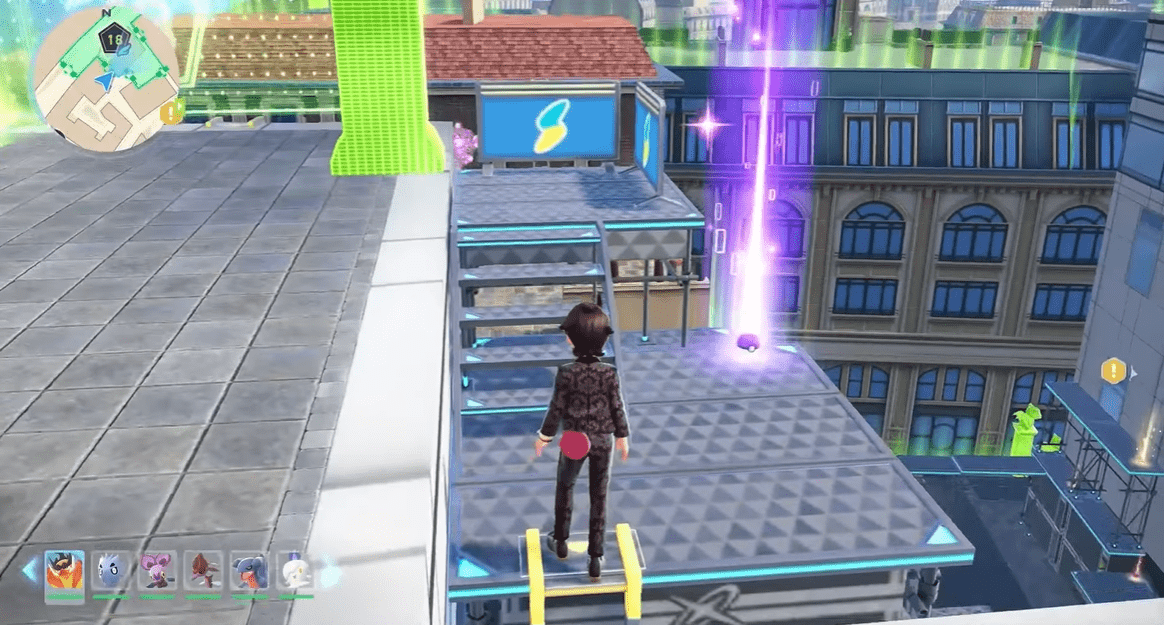
Task: Click the left arrow of party bar
Action: [30, 572]
